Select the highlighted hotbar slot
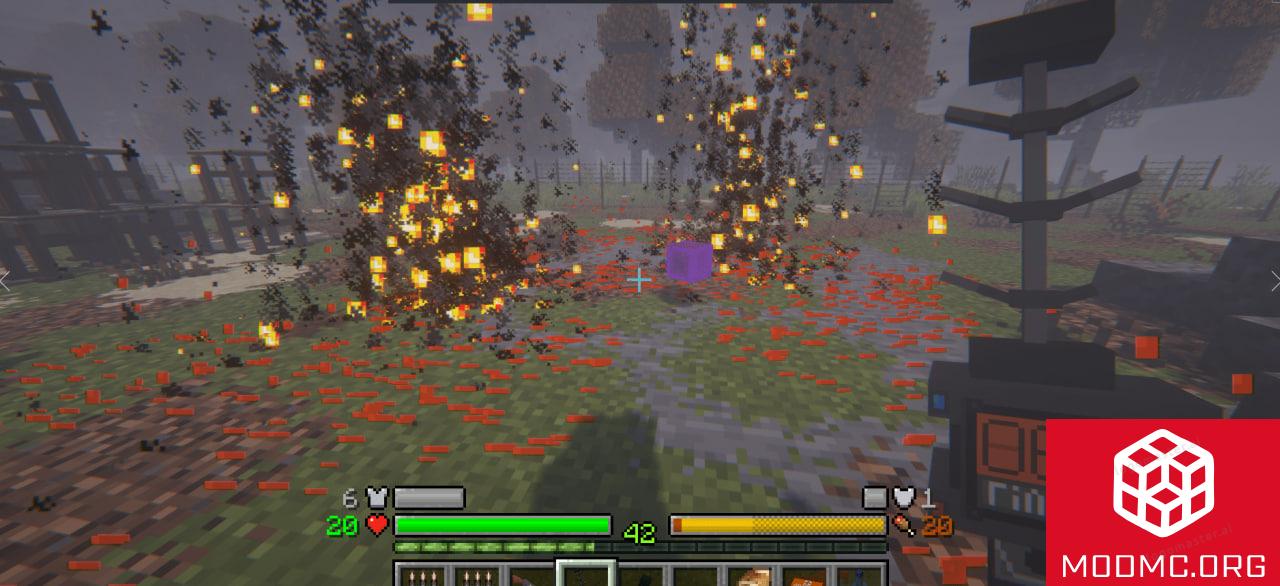Screen dimensions: 1280x586 point(585,575)
